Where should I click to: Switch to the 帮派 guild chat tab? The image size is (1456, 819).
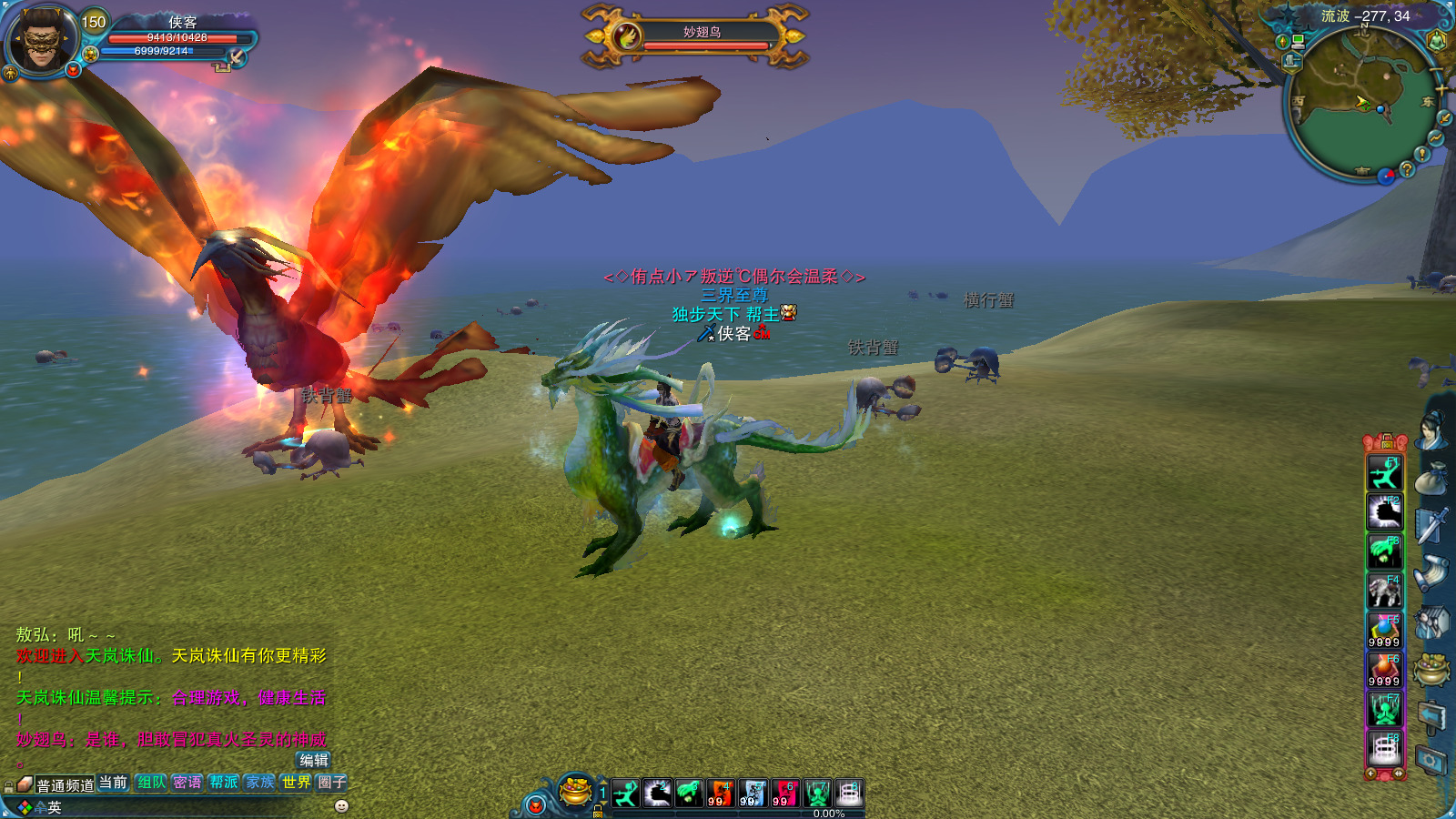224,782
